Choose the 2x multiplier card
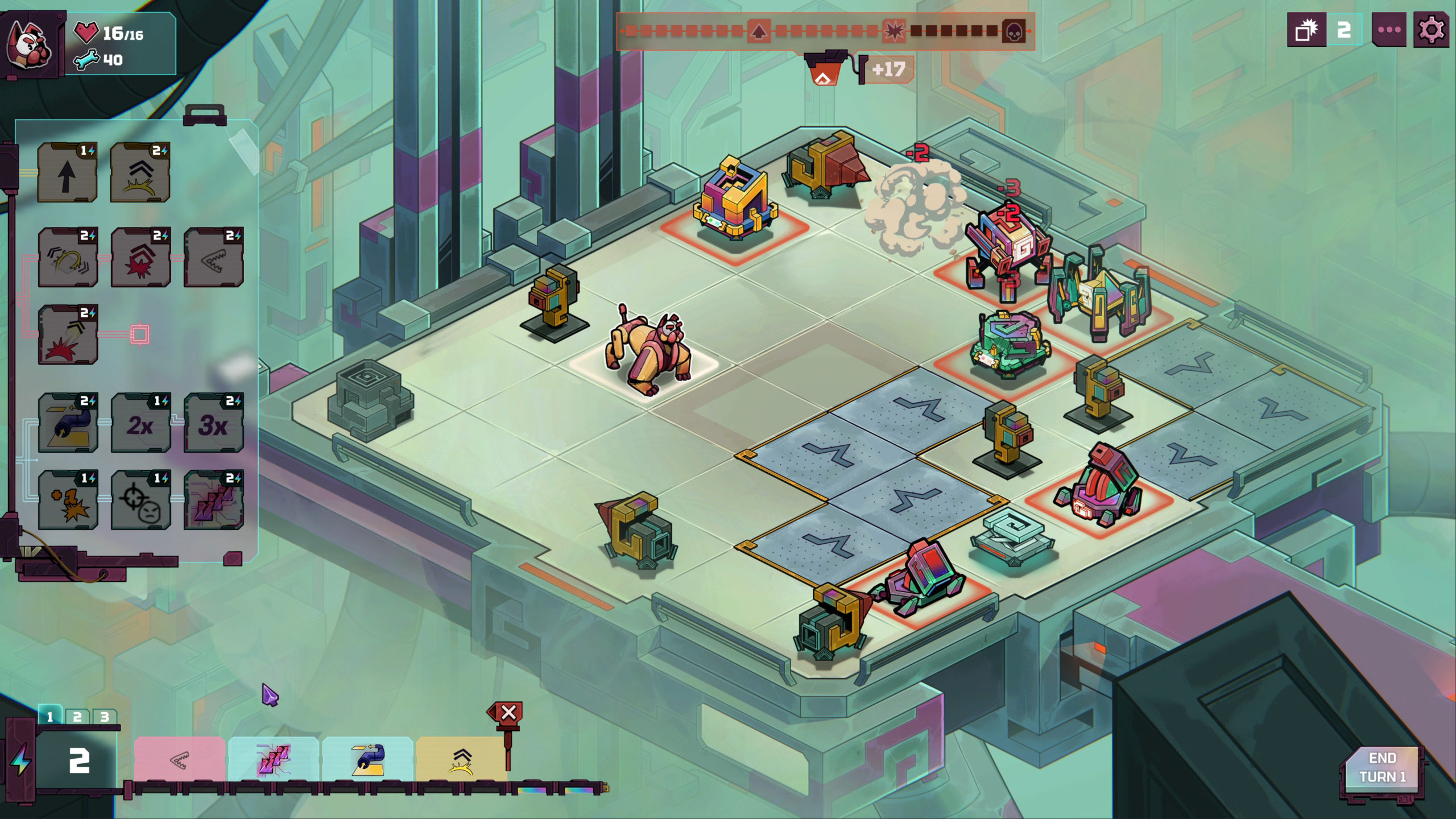 [140, 423]
